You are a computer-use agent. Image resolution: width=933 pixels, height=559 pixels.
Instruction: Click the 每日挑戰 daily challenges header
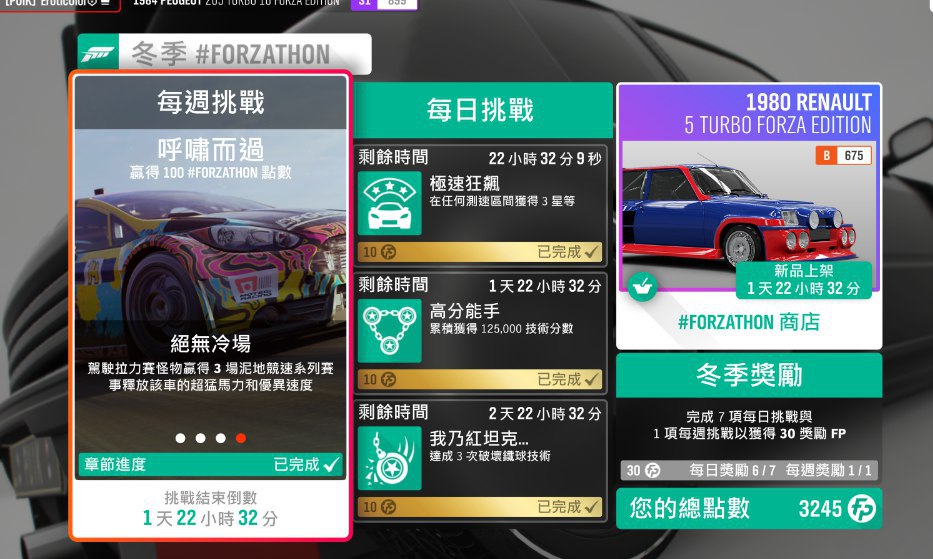(x=481, y=110)
